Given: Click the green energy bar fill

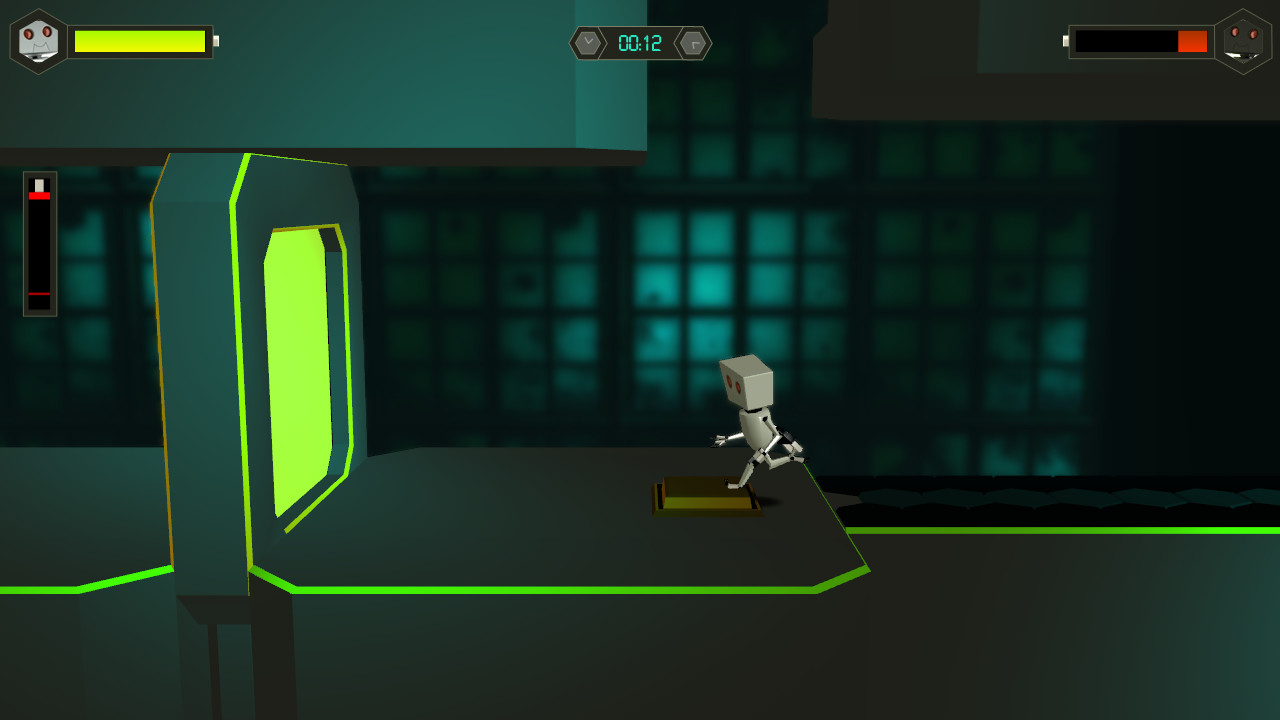Looking at the screenshot, I should tap(140, 41).
